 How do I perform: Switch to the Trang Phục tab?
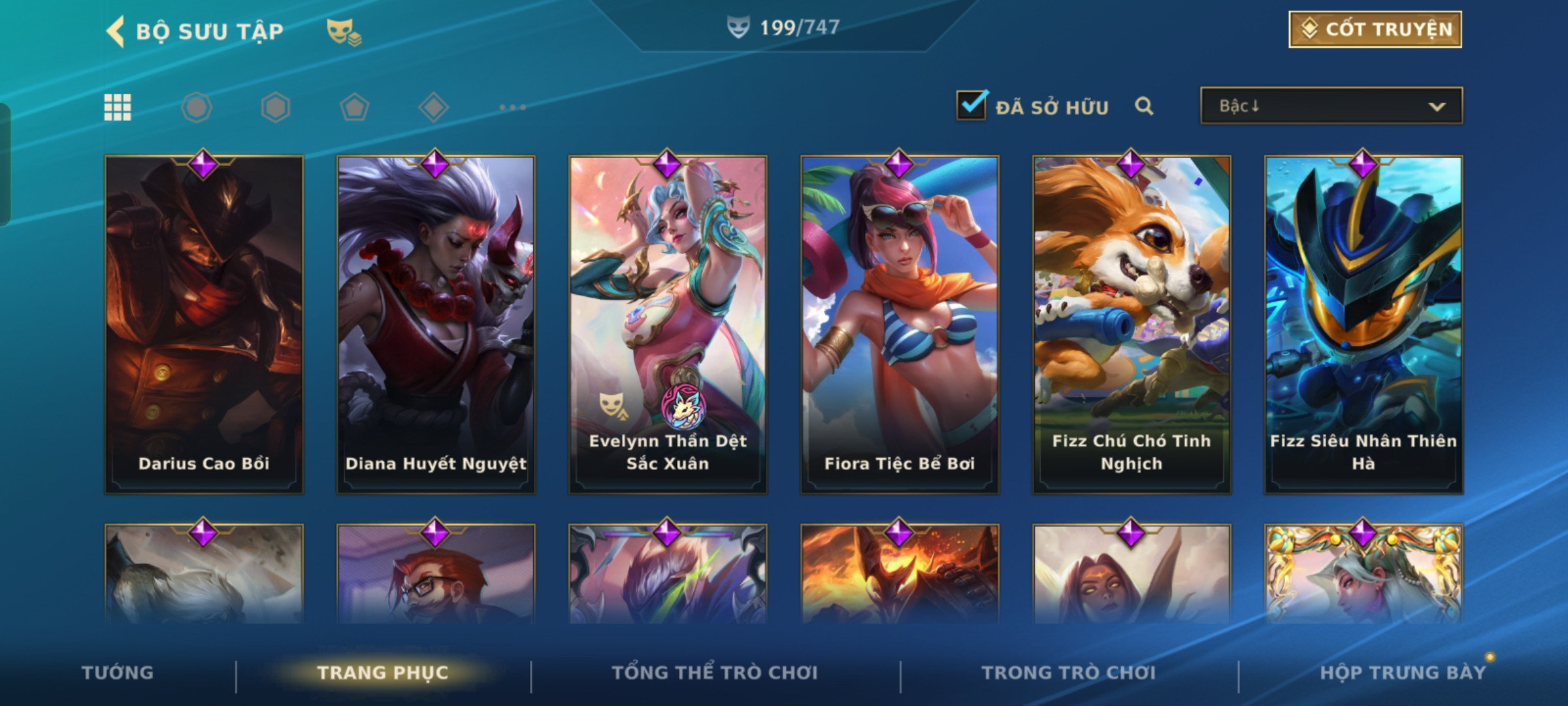(383, 673)
